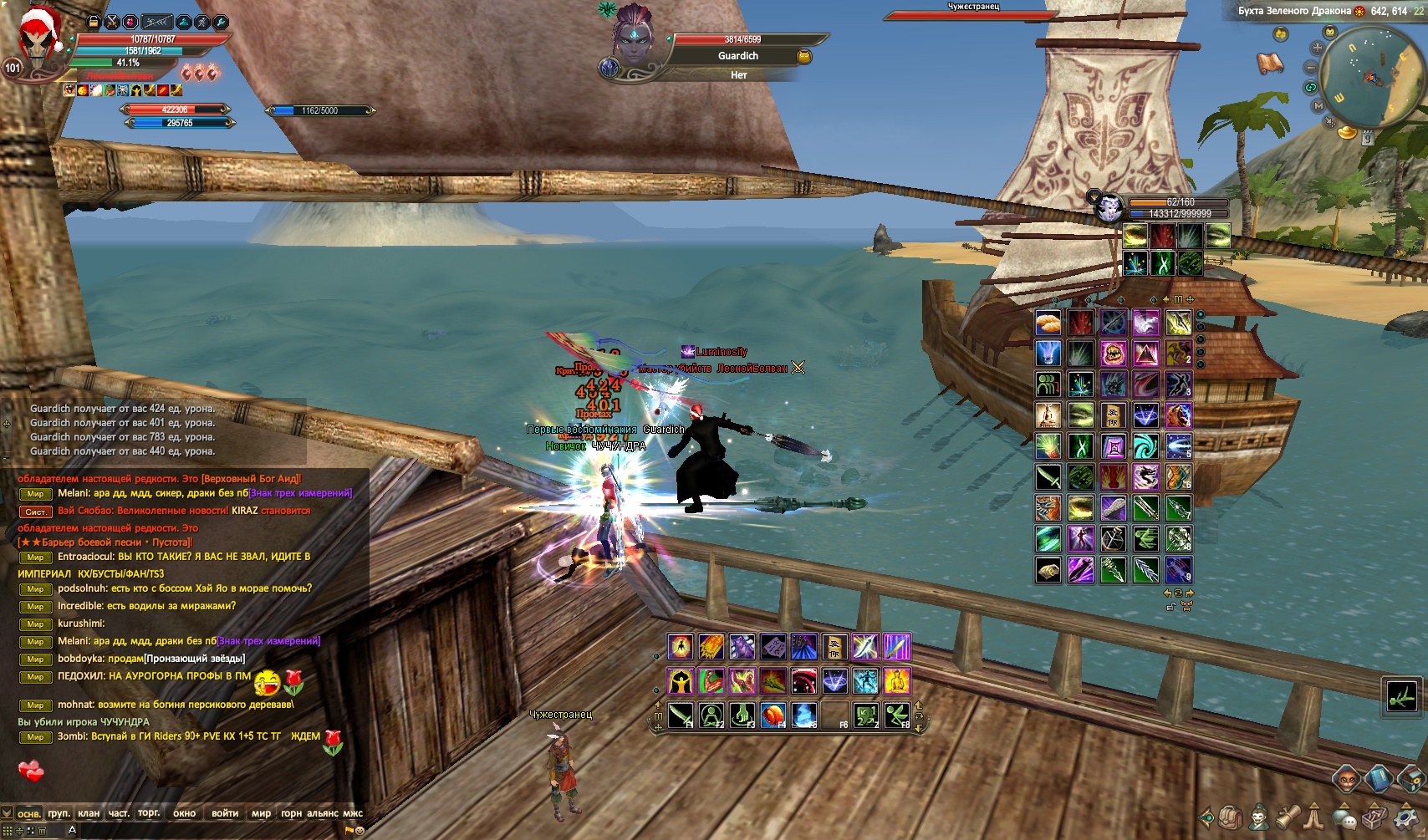Switch to the "альянс" chat tab

pyautogui.click(x=323, y=813)
